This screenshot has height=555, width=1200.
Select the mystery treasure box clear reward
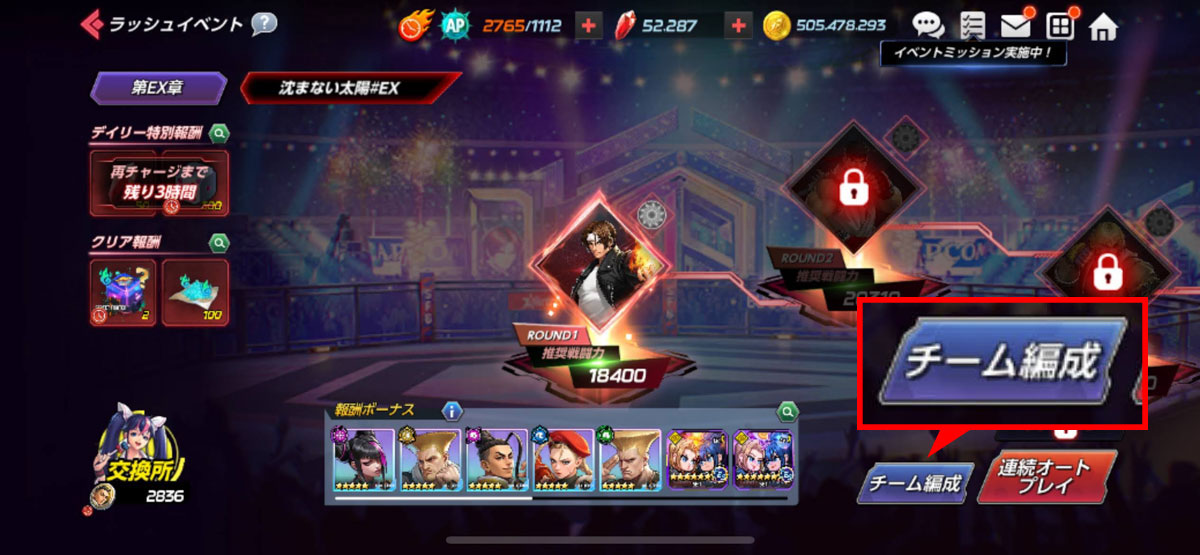pos(123,292)
